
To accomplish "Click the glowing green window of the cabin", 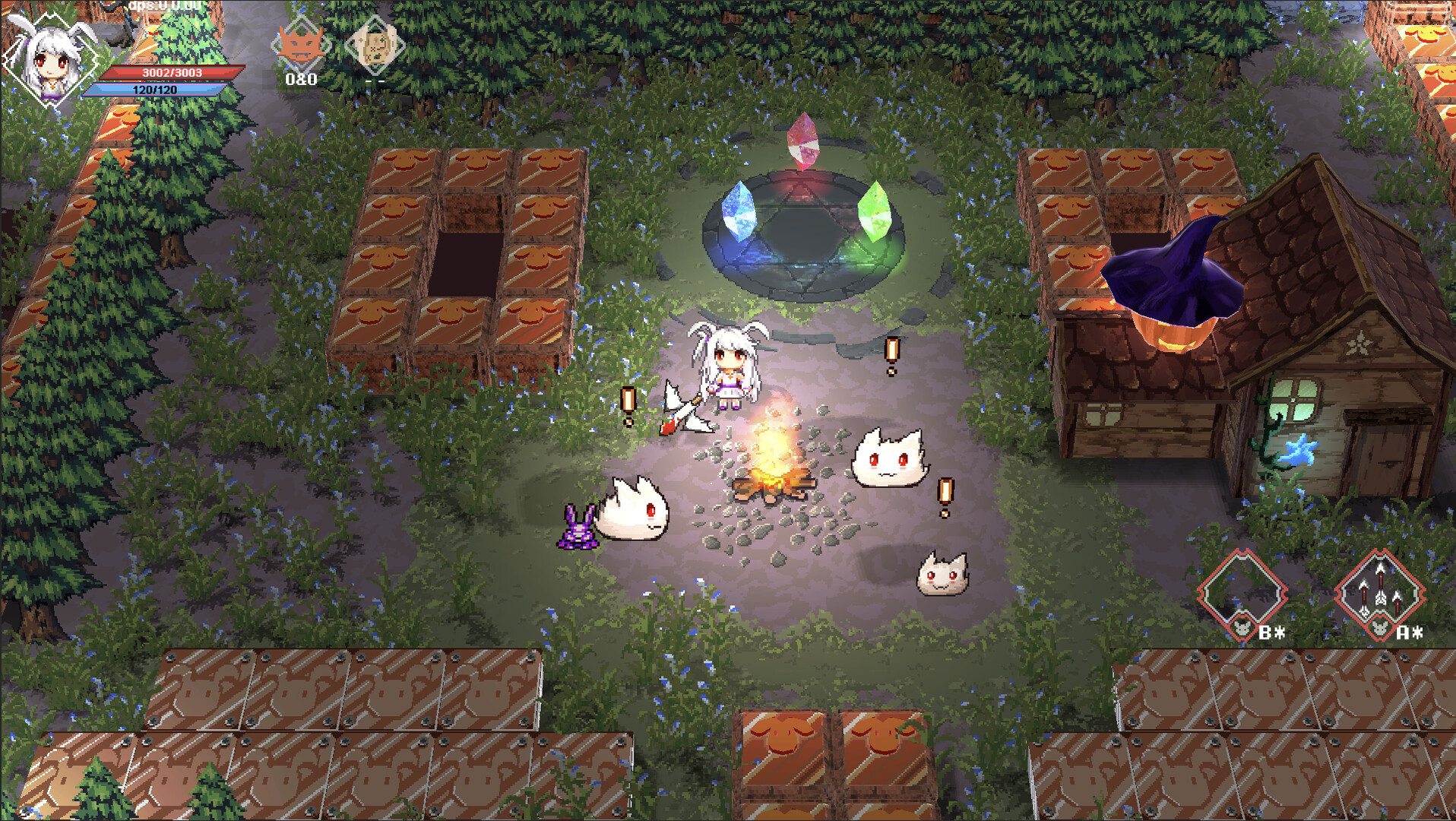I will click(1294, 399).
